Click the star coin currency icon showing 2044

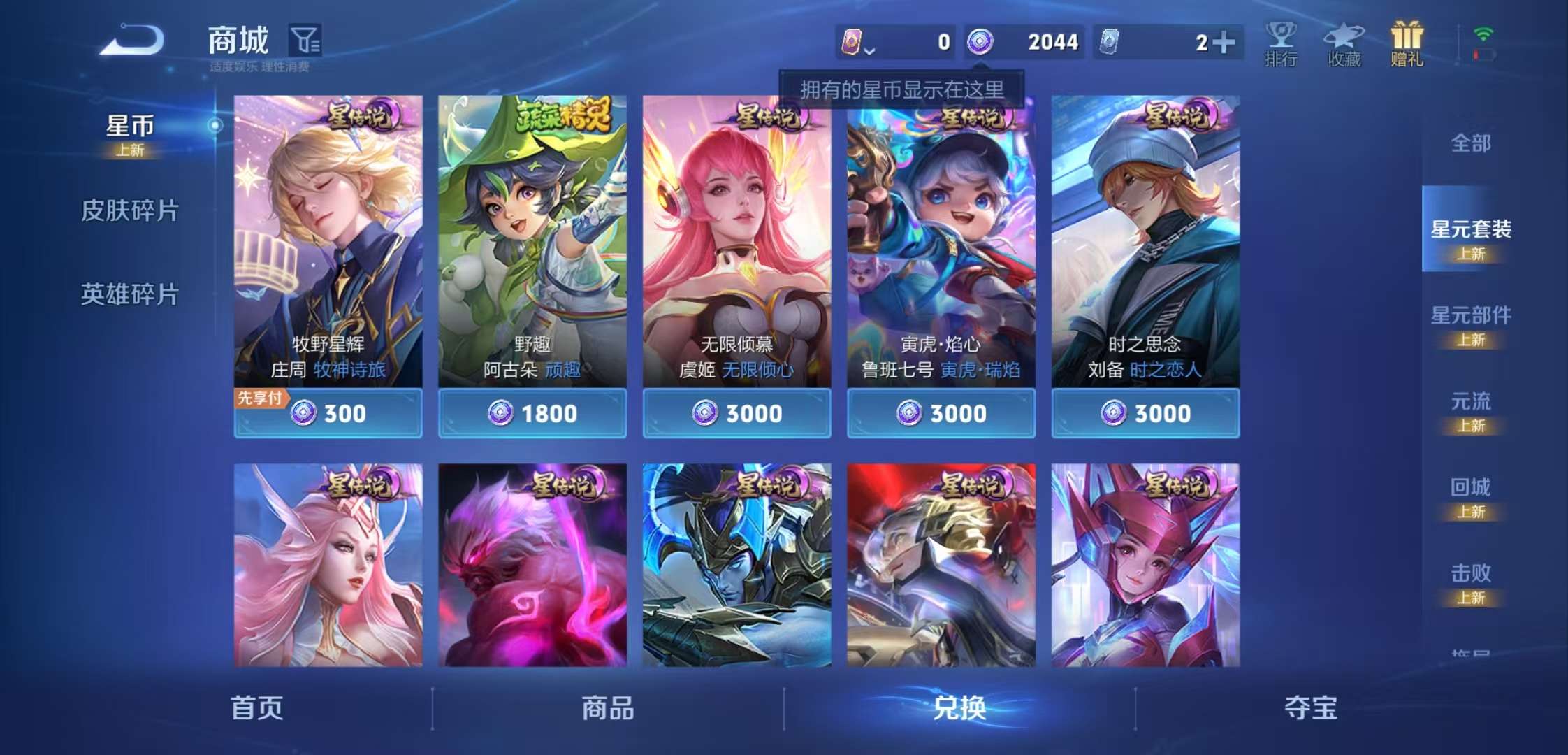point(982,42)
